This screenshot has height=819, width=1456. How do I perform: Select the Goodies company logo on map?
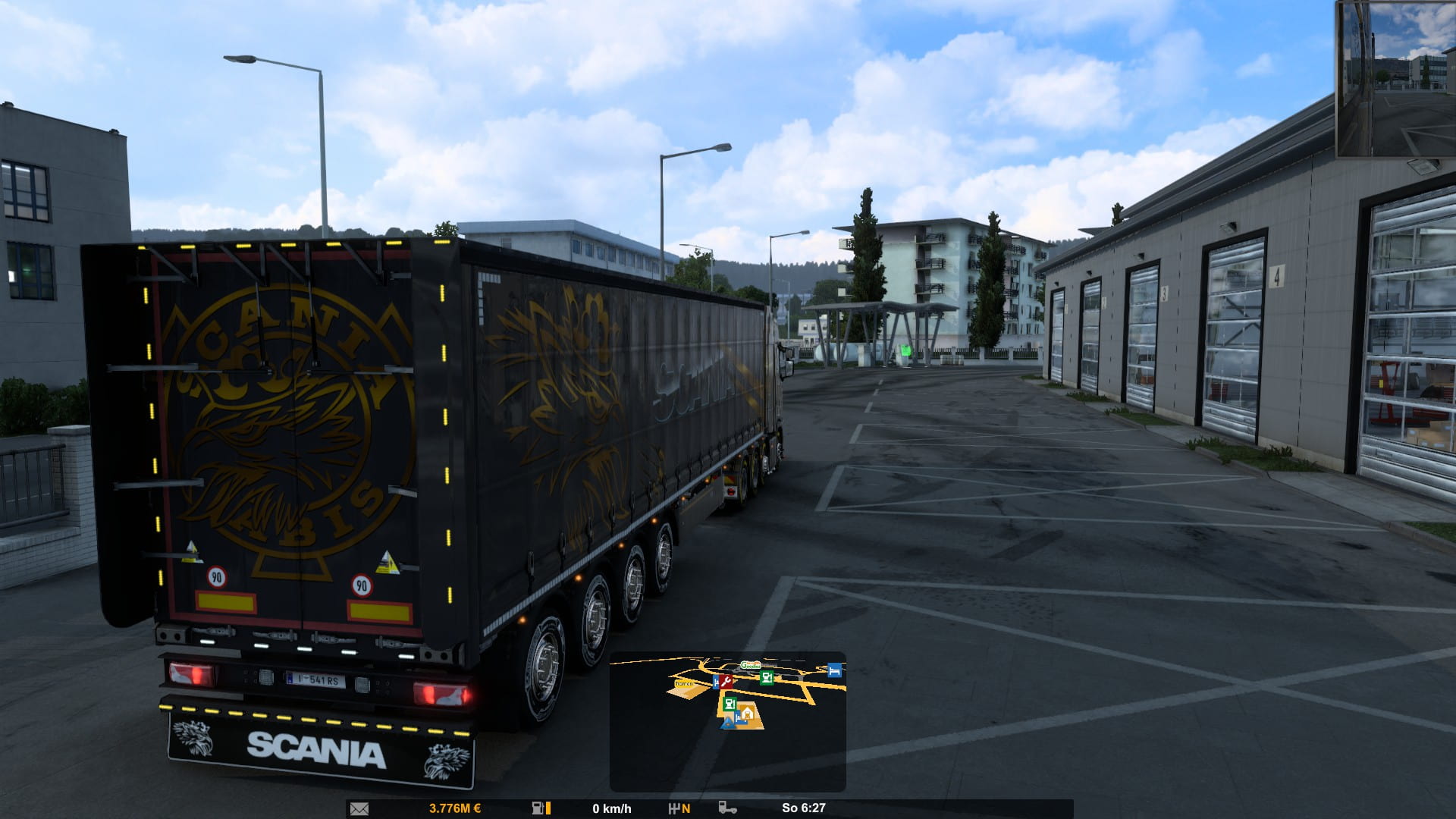tap(750, 665)
